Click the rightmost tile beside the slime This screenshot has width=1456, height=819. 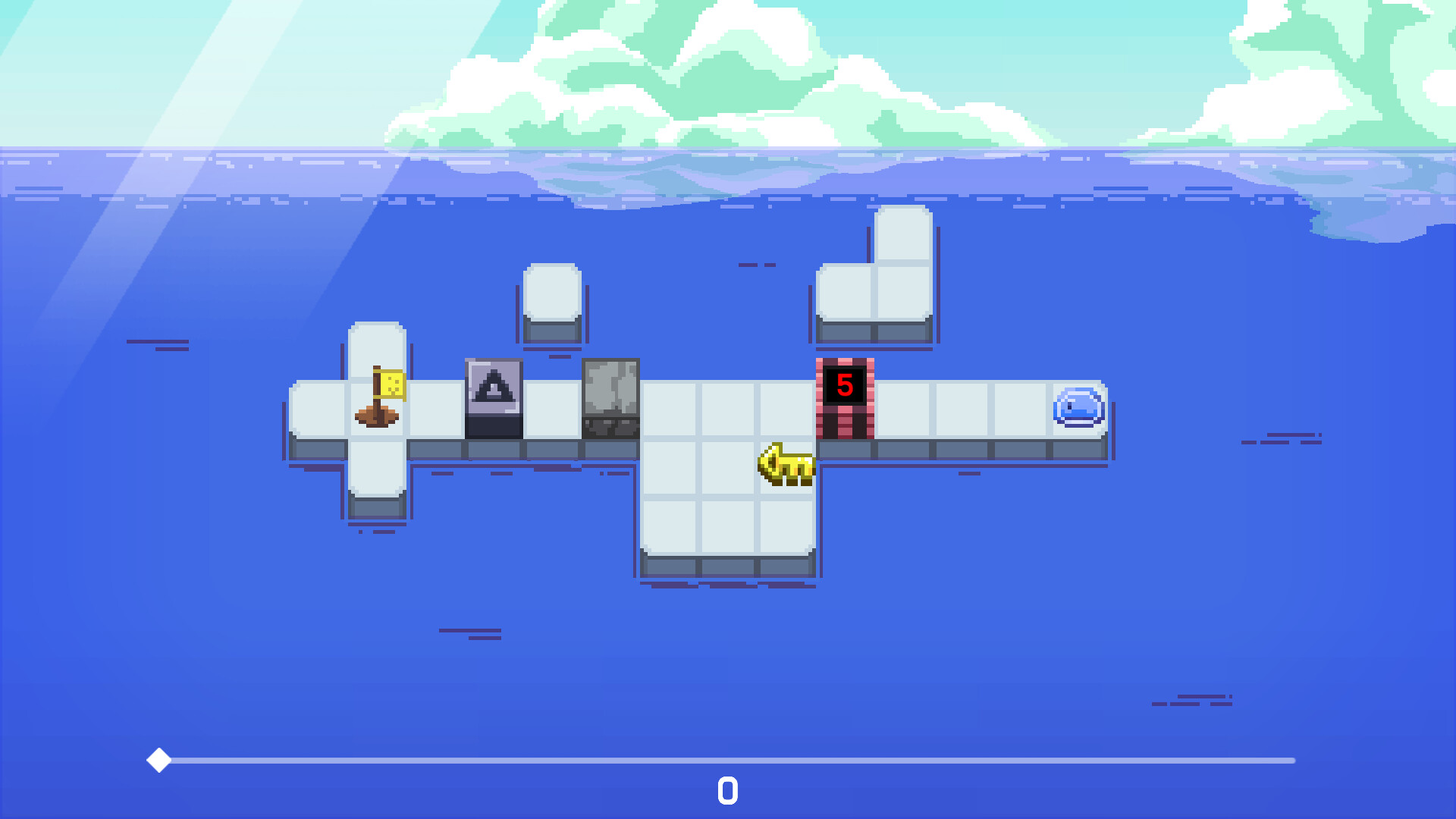[1020, 409]
